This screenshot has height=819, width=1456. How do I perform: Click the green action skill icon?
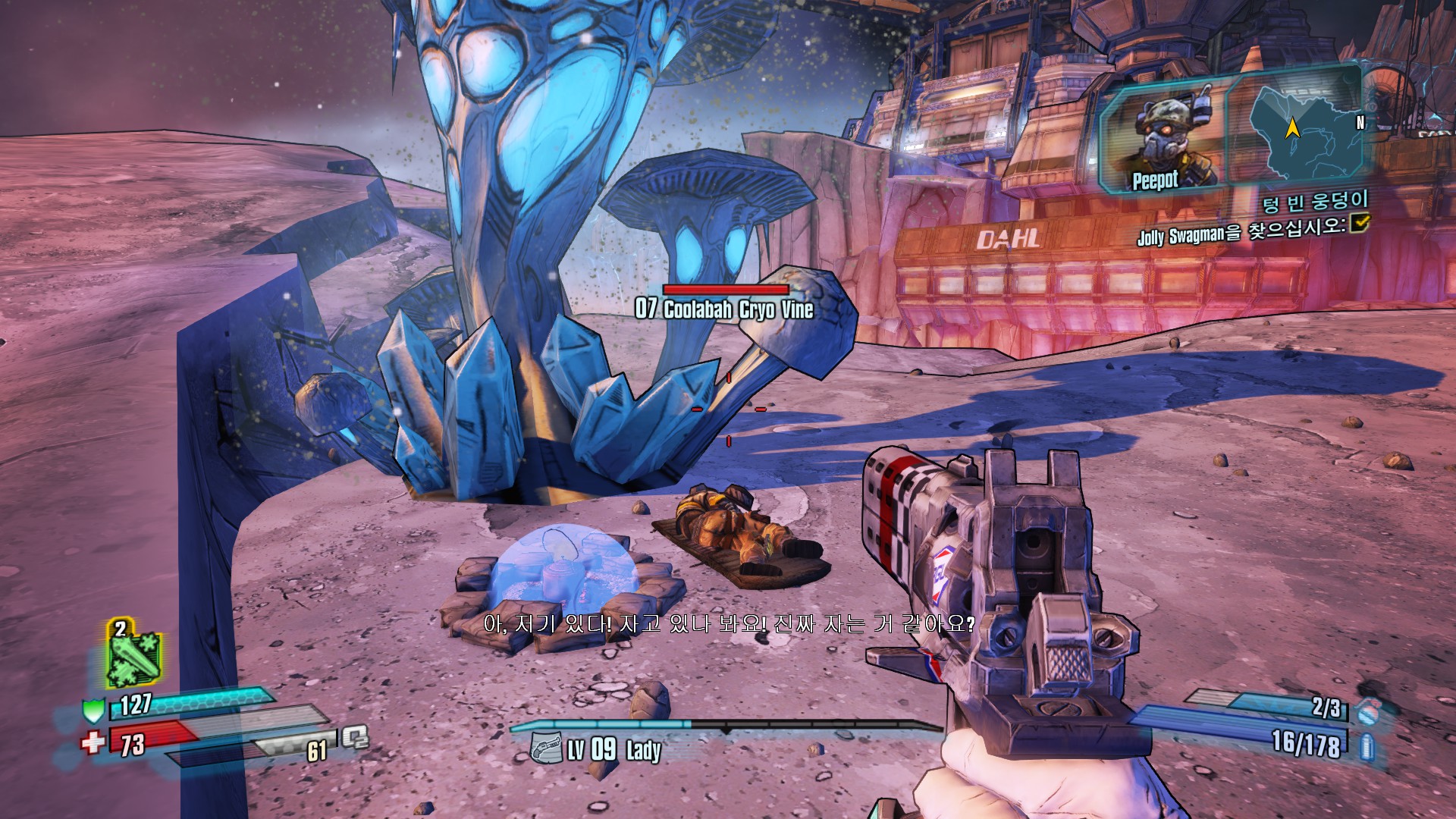click(x=134, y=657)
